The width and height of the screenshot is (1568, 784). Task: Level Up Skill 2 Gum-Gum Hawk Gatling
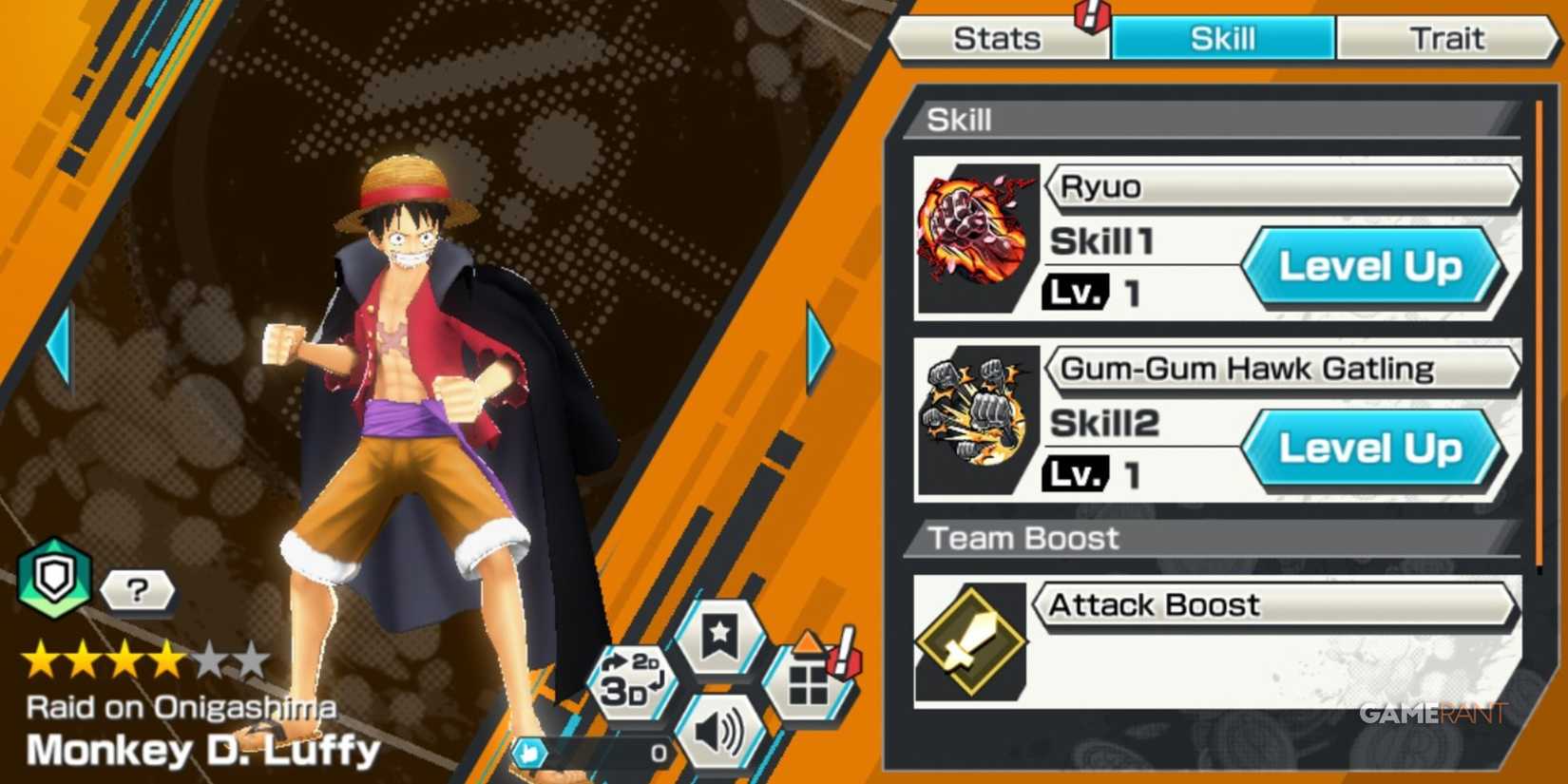point(1371,449)
